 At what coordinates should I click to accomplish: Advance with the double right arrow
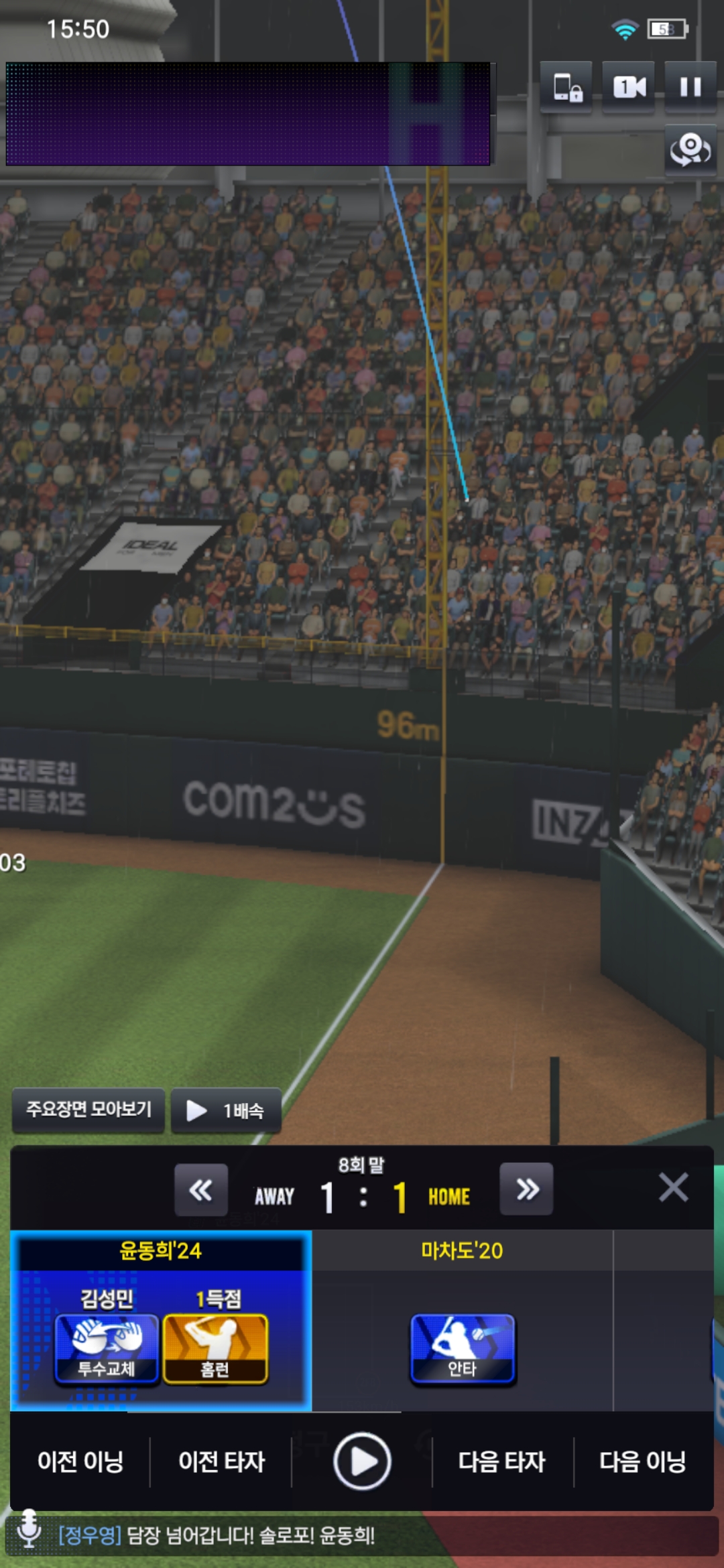tap(527, 1190)
